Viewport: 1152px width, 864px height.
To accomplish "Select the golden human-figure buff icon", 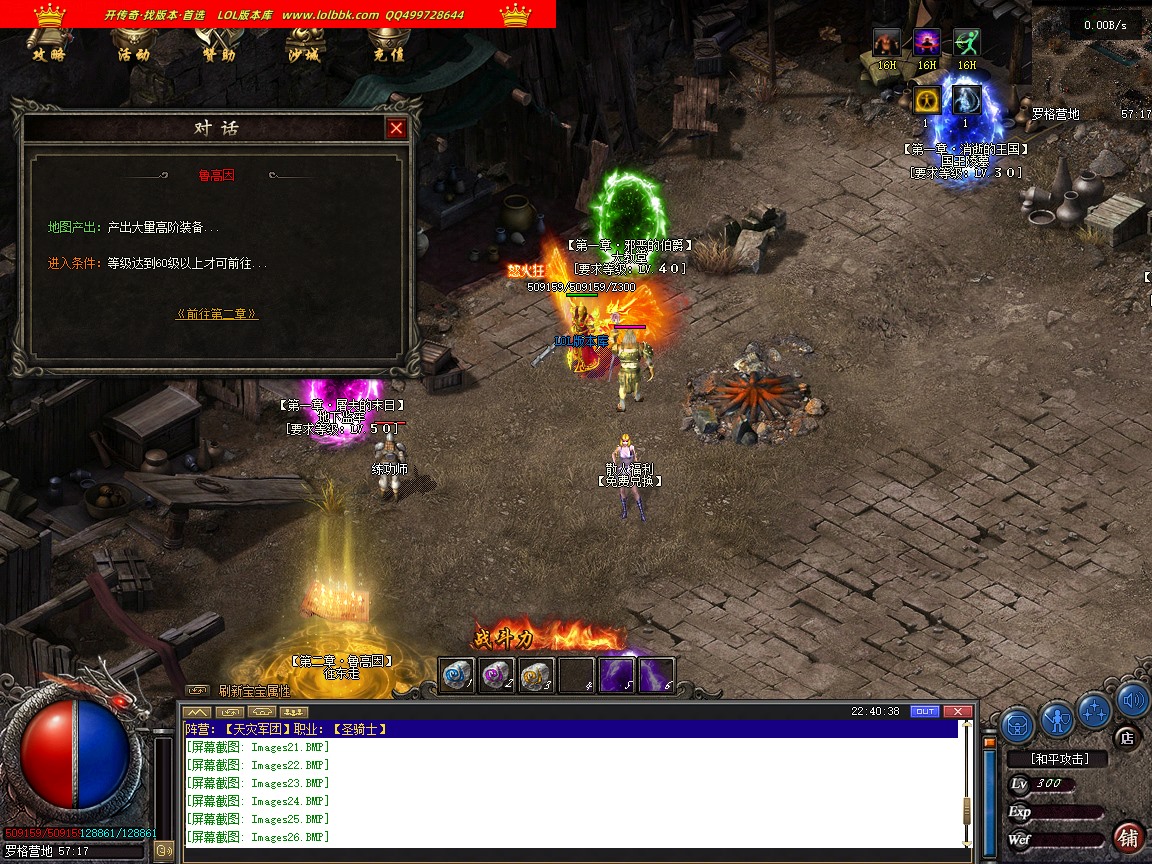I will point(926,100).
